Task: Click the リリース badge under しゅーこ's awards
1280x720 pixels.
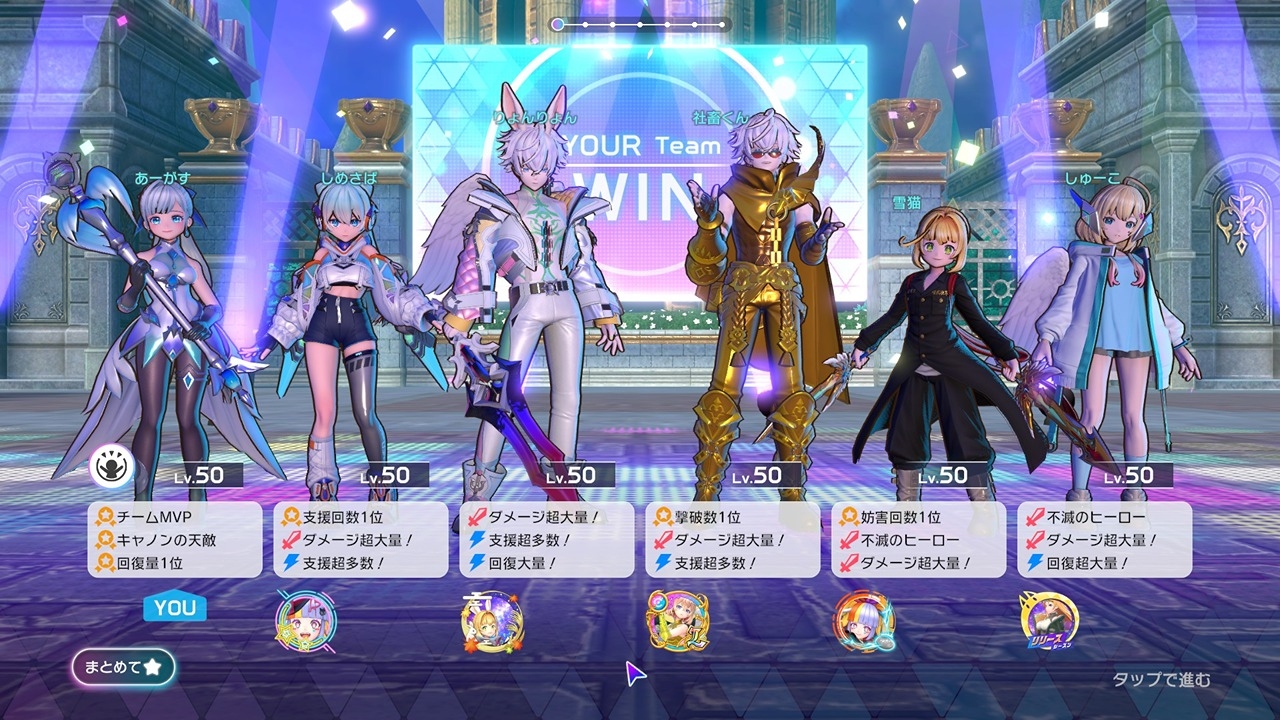Action: [x=1049, y=621]
